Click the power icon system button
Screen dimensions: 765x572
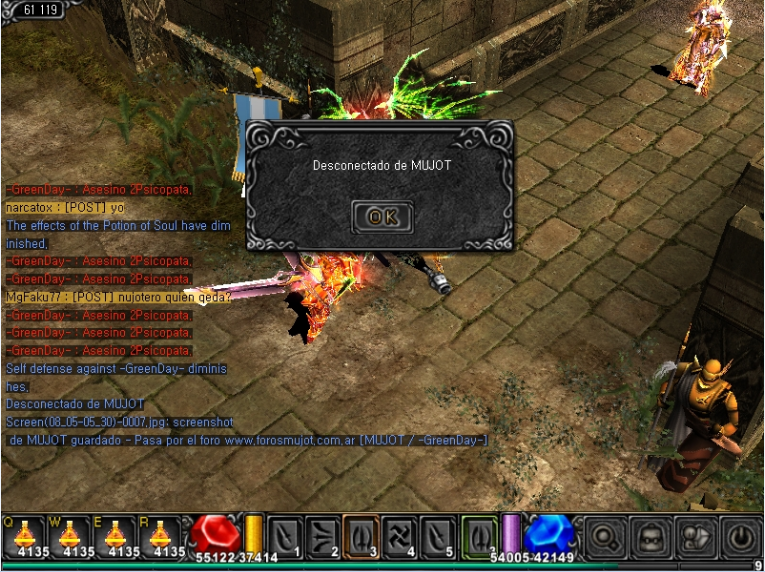(x=740, y=537)
